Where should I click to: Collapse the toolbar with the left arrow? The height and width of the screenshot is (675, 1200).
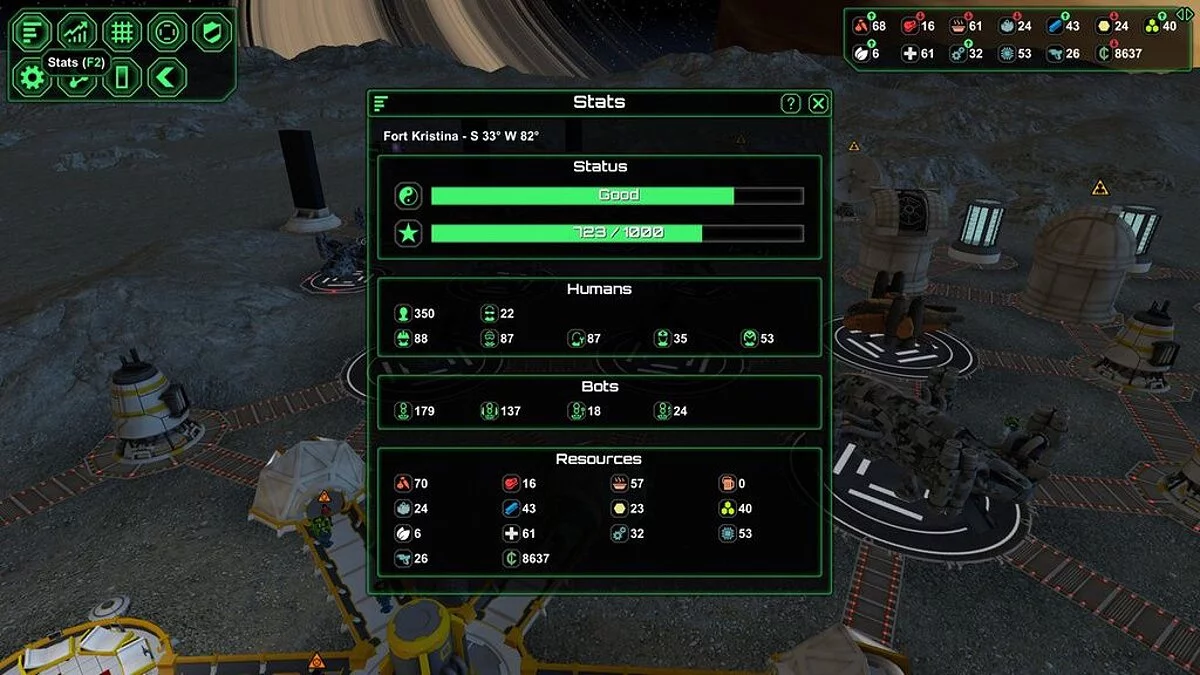point(167,77)
